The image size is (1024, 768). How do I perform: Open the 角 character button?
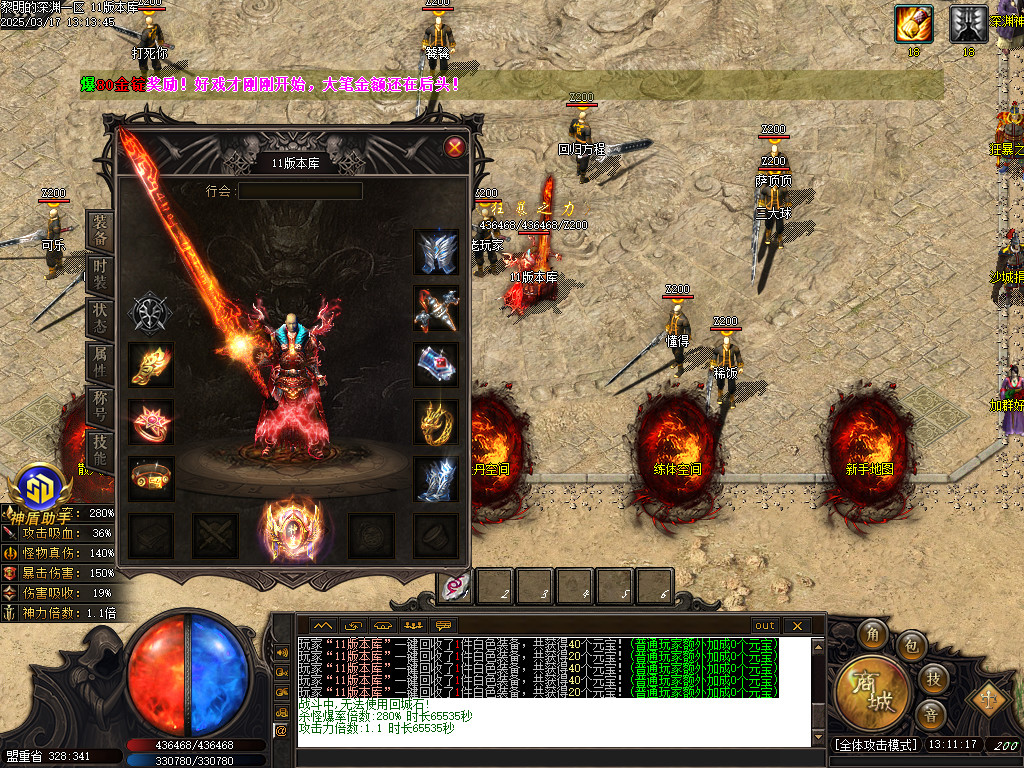pyautogui.click(x=872, y=633)
